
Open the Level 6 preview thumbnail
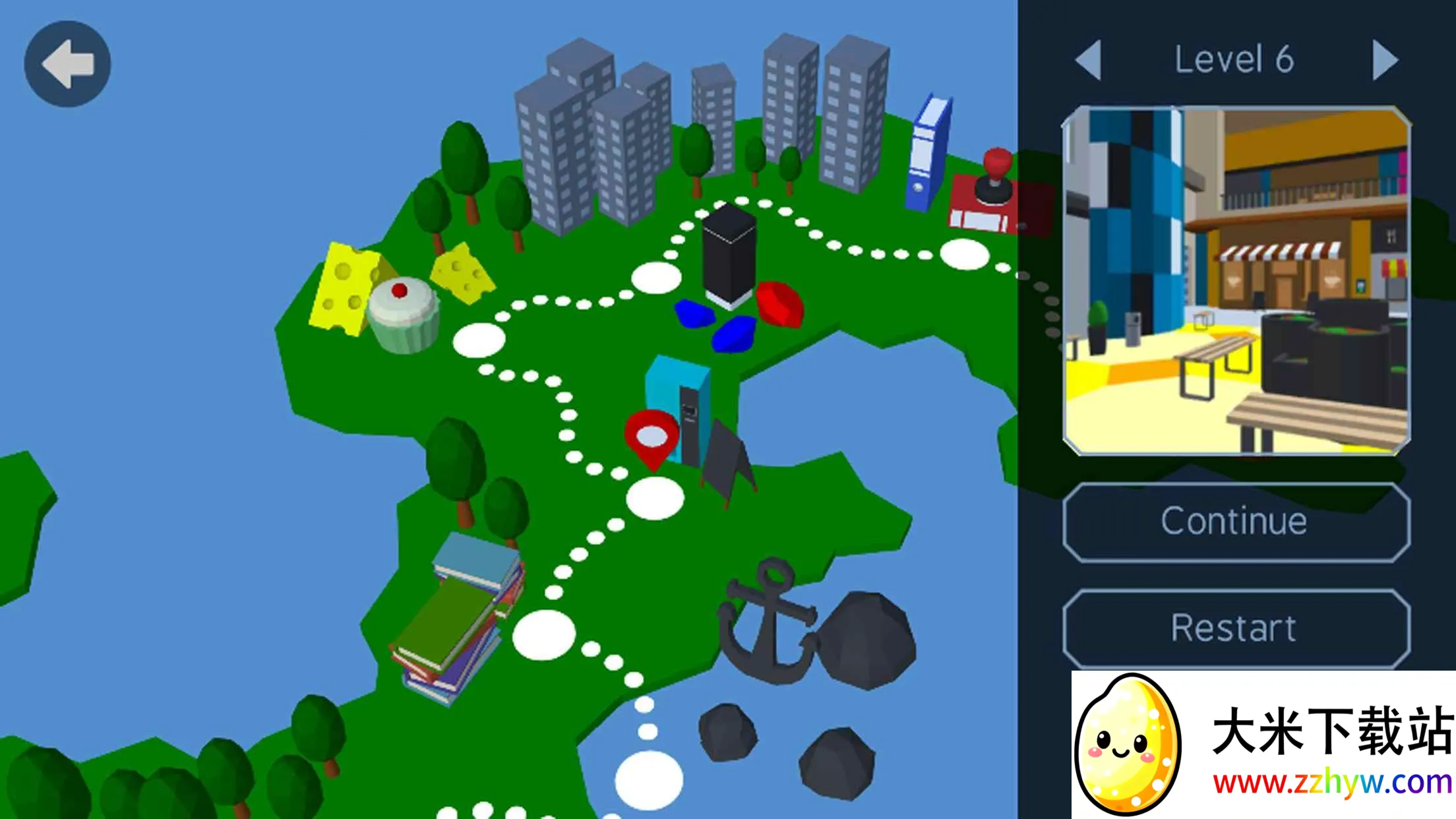tap(1236, 281)
